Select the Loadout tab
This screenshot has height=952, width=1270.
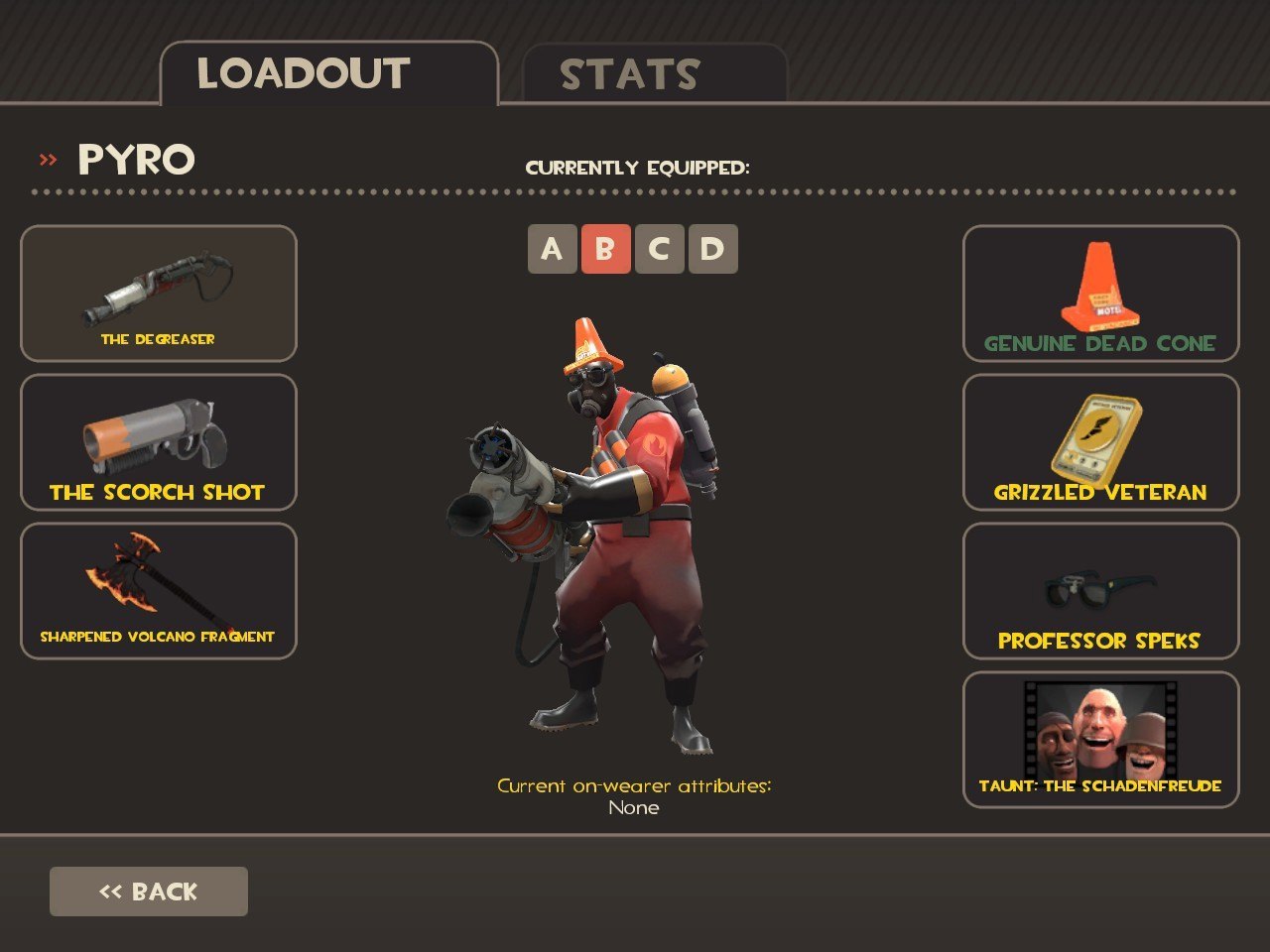328,74
